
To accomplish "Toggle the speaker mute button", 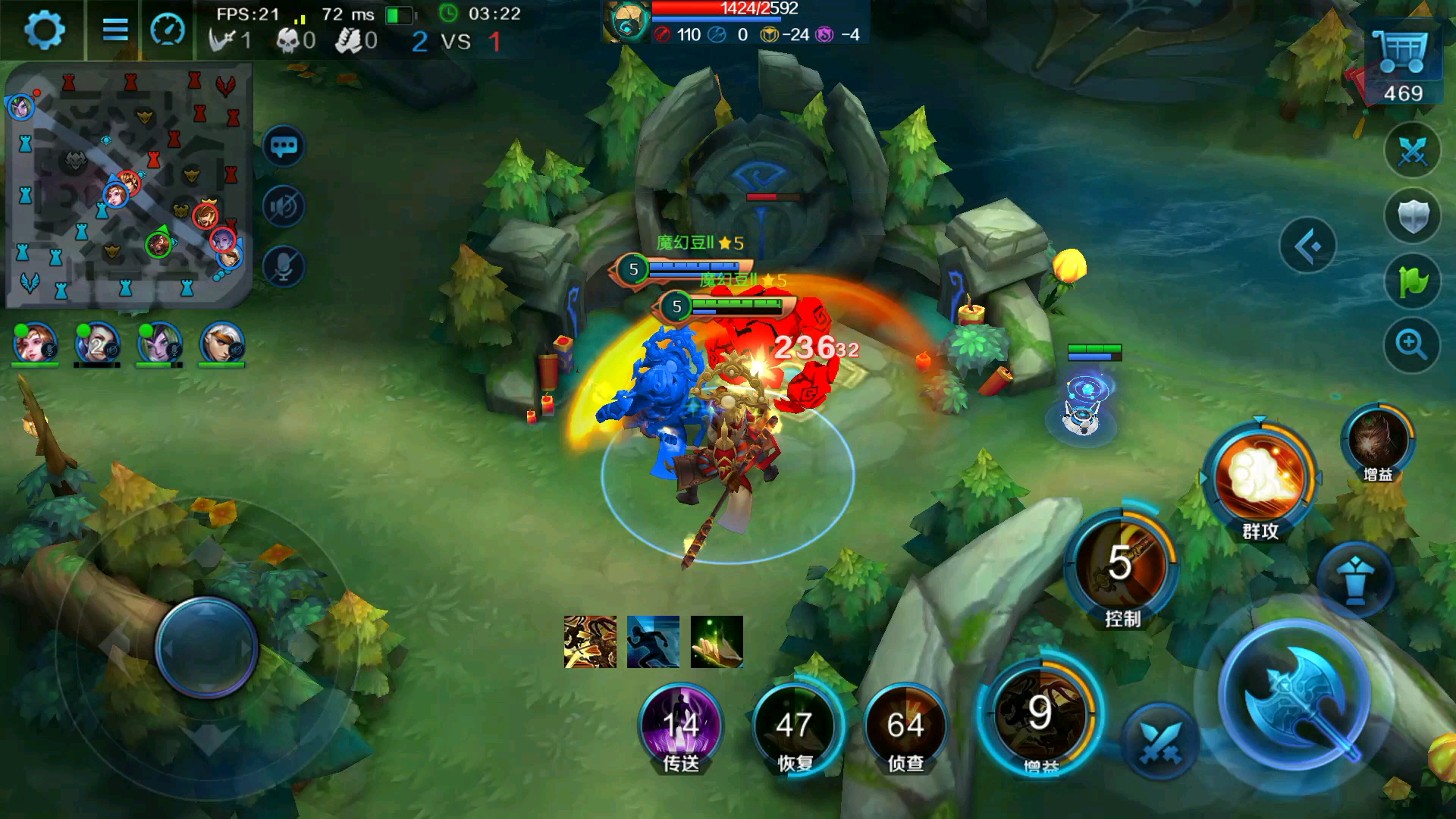I will coord(284,206).
